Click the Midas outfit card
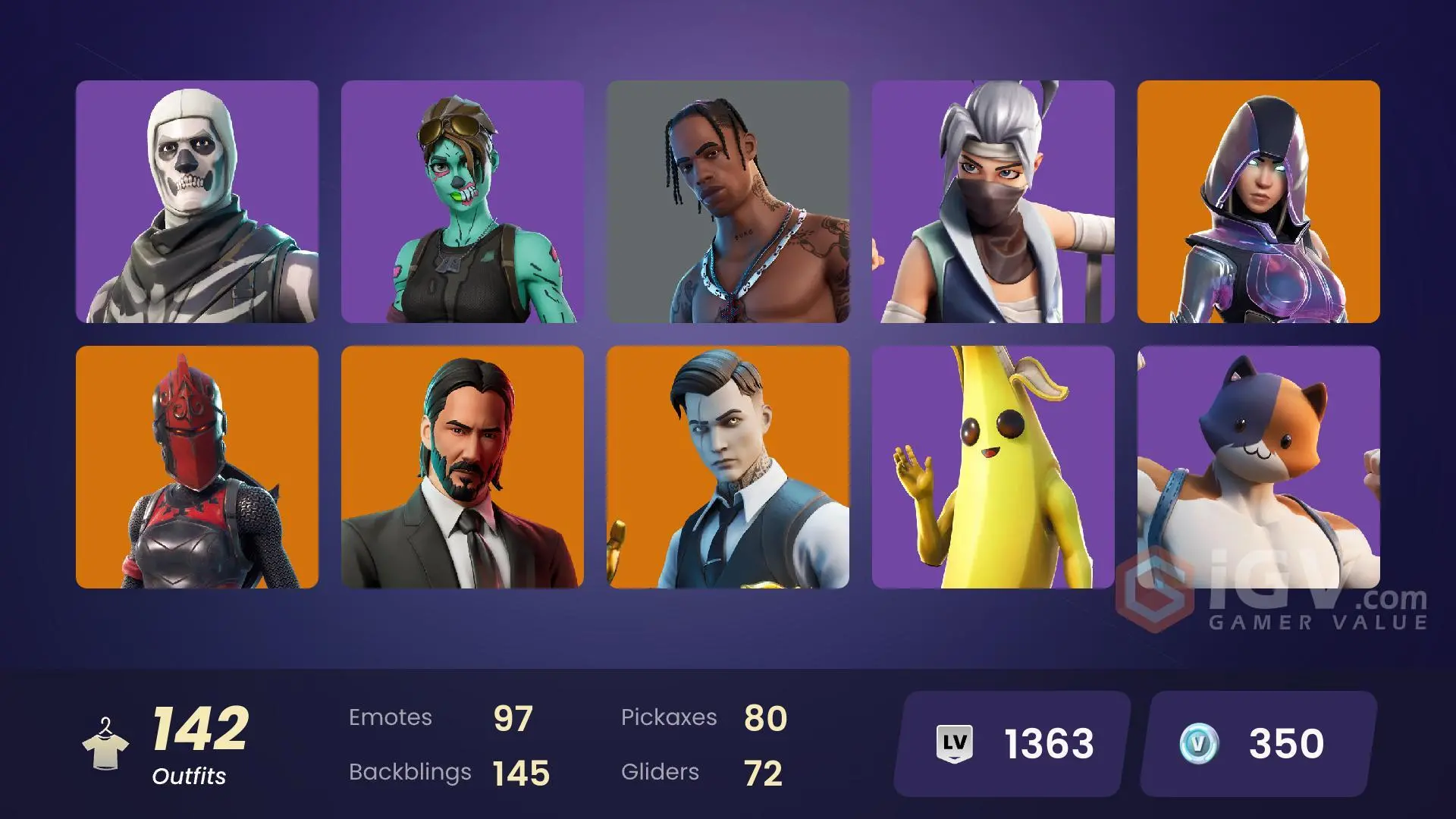 pos(728,466)
